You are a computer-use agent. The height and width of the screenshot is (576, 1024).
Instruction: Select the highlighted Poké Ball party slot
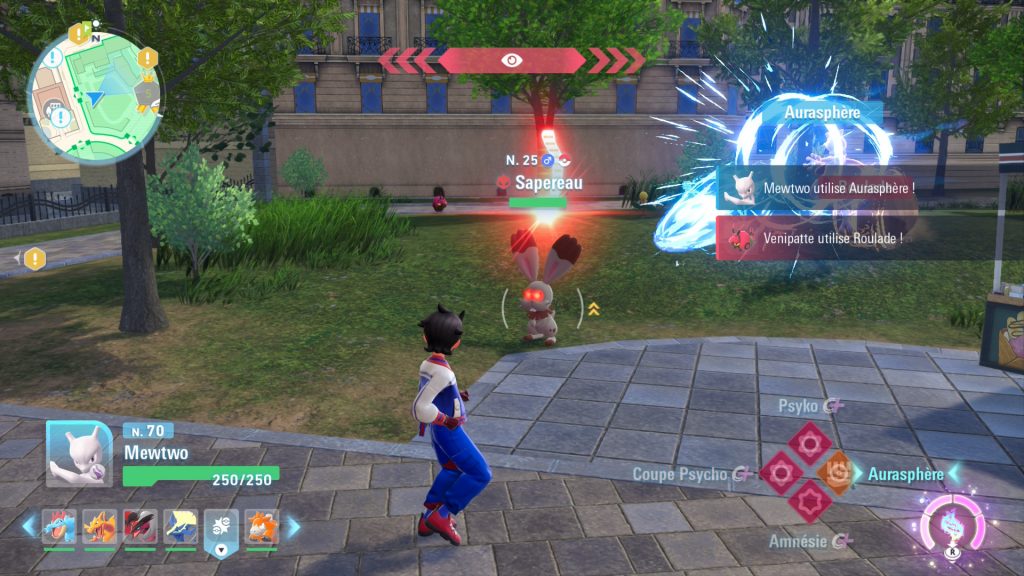[x=221, y=527]
